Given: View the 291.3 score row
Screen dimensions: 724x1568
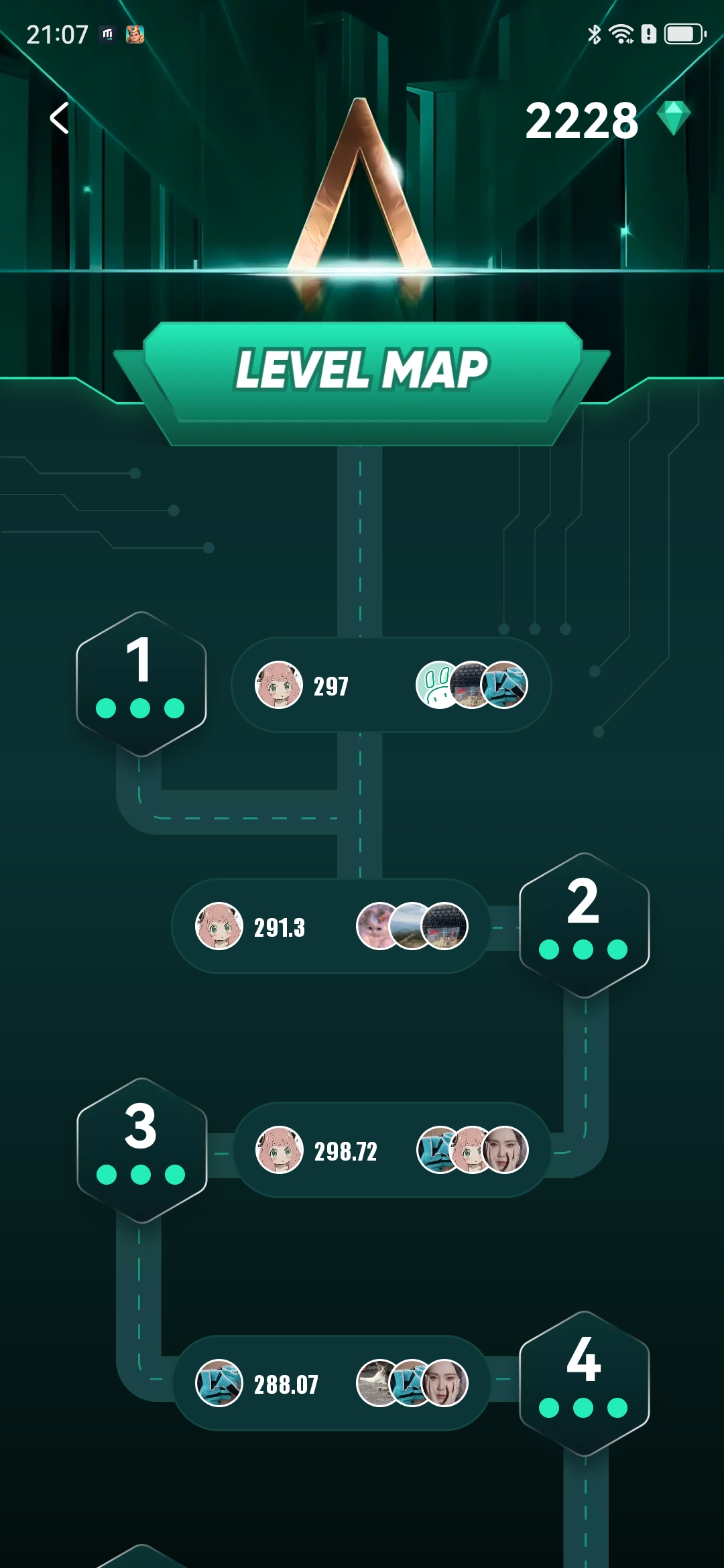Looking at the screenshot, I should (330, 926).
